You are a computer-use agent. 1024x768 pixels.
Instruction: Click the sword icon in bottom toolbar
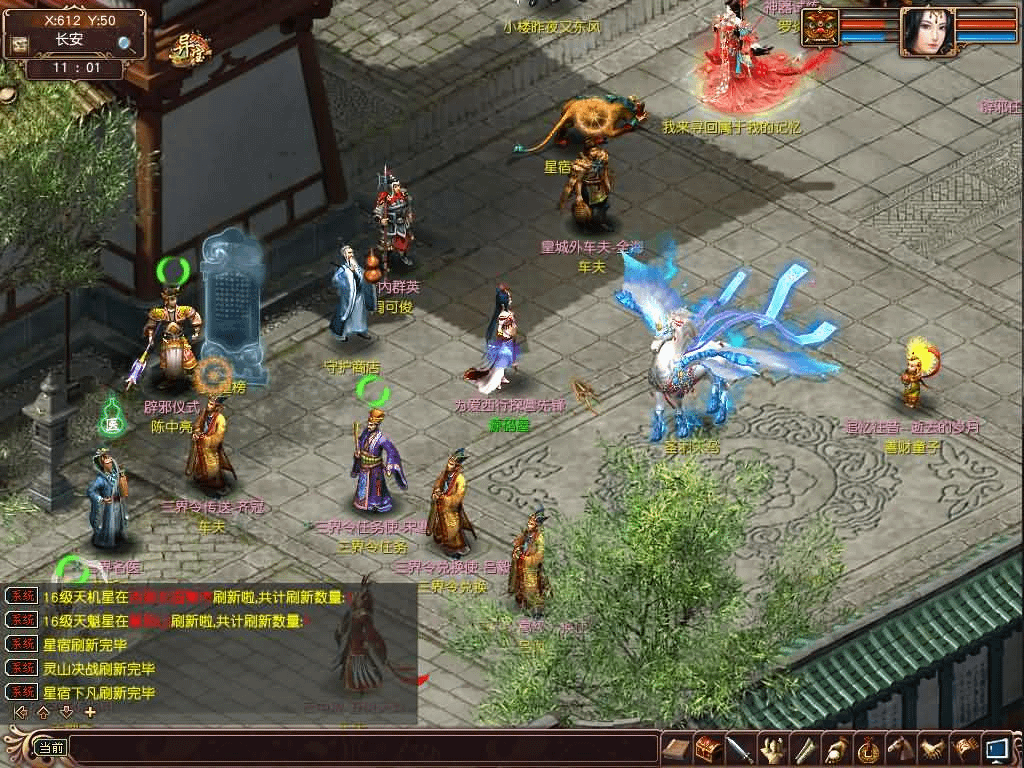[x=740, y=748]
